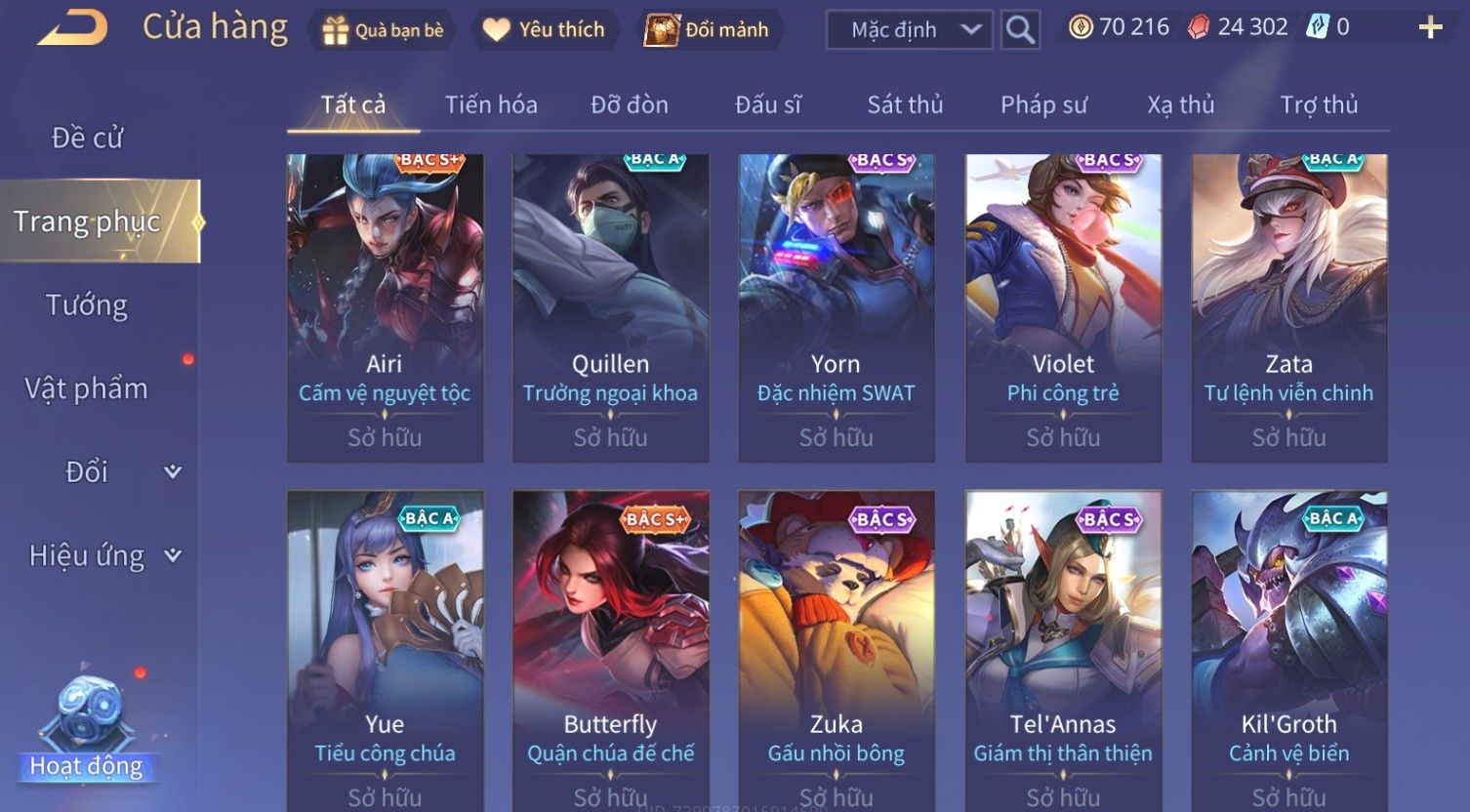Go back using the return arrow

pyautogui.click(x=73, y=28)
